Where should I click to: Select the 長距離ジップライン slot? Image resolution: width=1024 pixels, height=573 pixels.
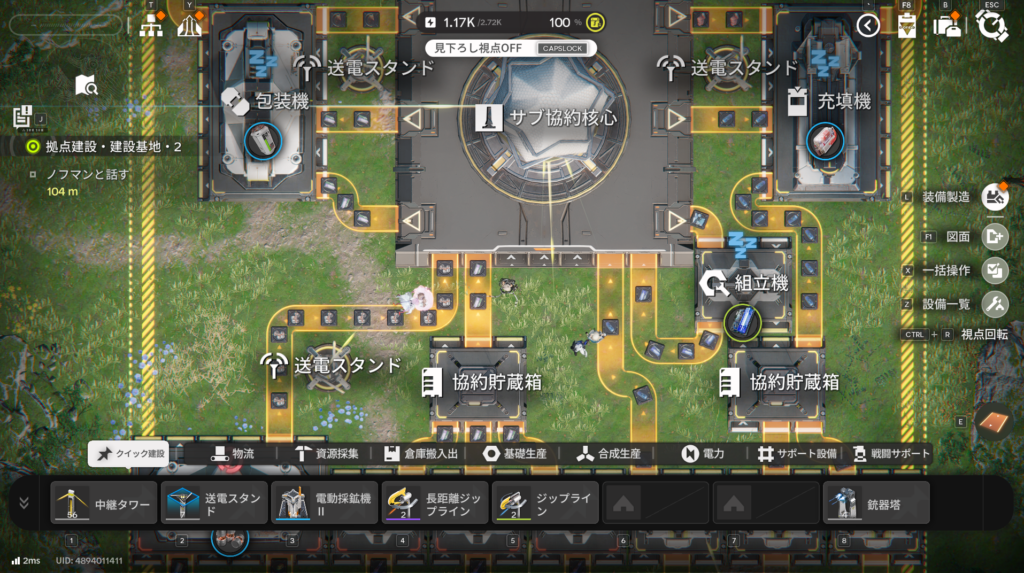click(x=434, y=503)
